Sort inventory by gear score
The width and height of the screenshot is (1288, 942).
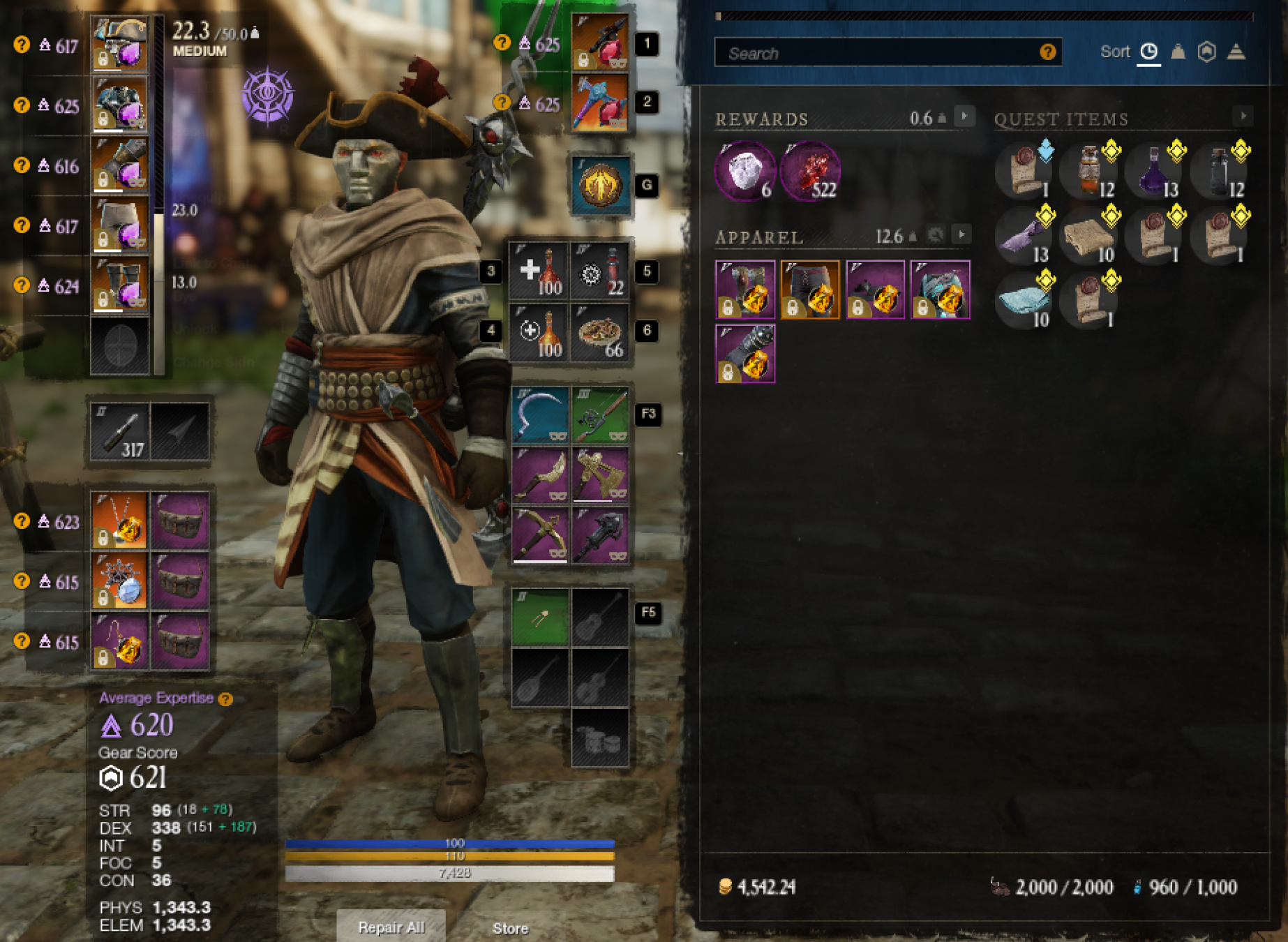coord(1207,52)
